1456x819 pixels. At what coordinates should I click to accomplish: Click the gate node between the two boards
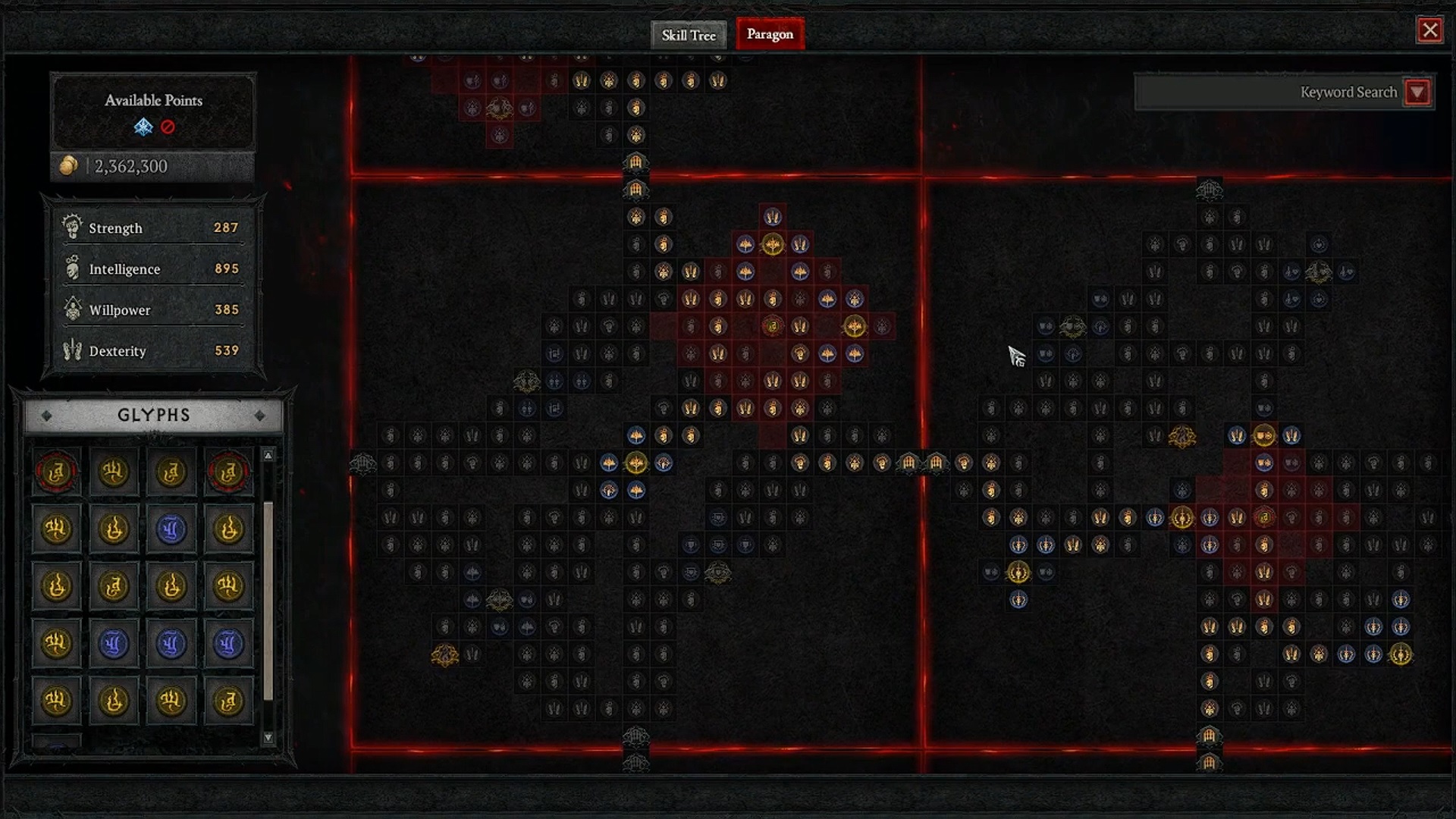(909, 463)
